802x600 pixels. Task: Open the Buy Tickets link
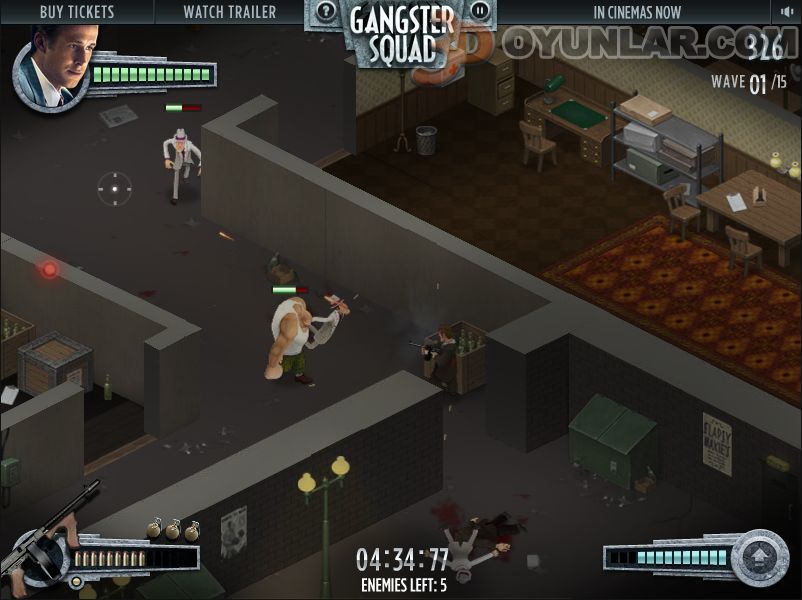(x=77, y=13)
